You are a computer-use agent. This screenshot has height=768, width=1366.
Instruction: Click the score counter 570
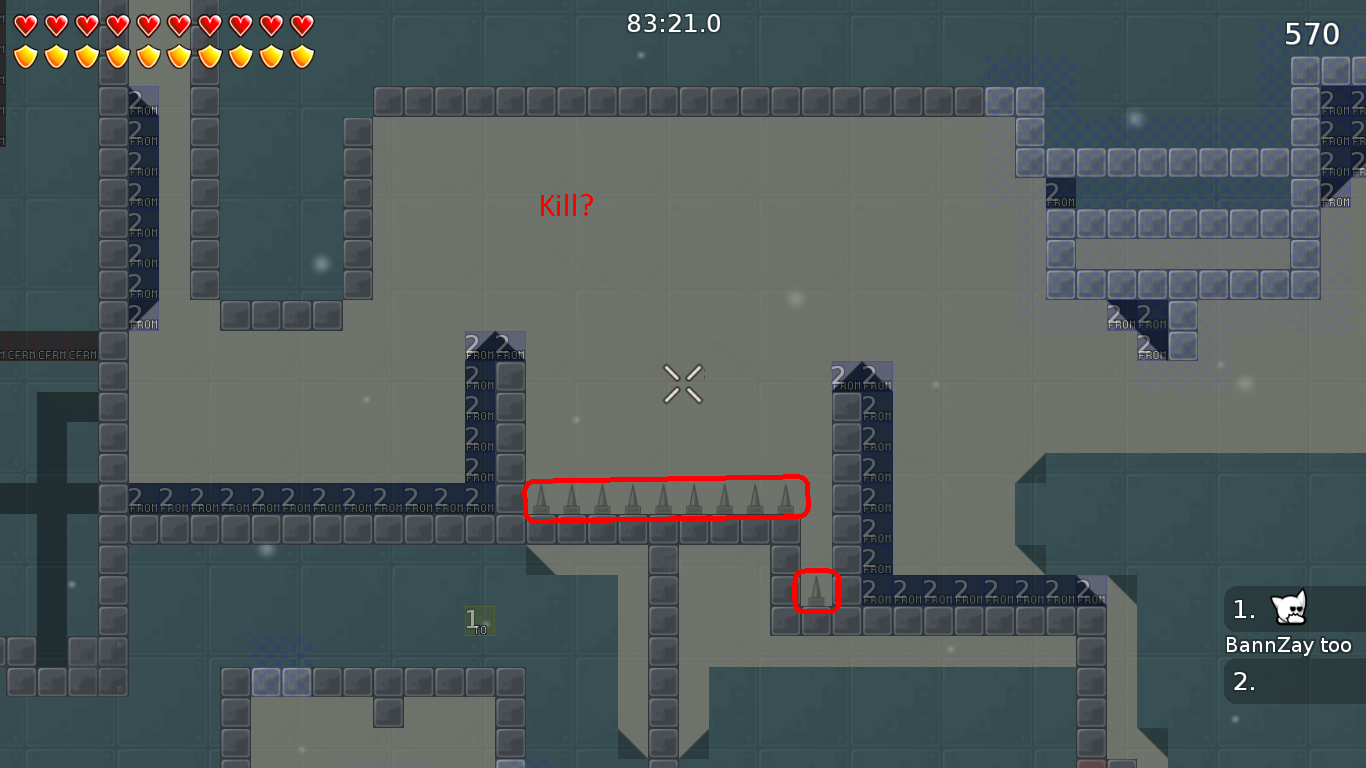pos(1310,33)
